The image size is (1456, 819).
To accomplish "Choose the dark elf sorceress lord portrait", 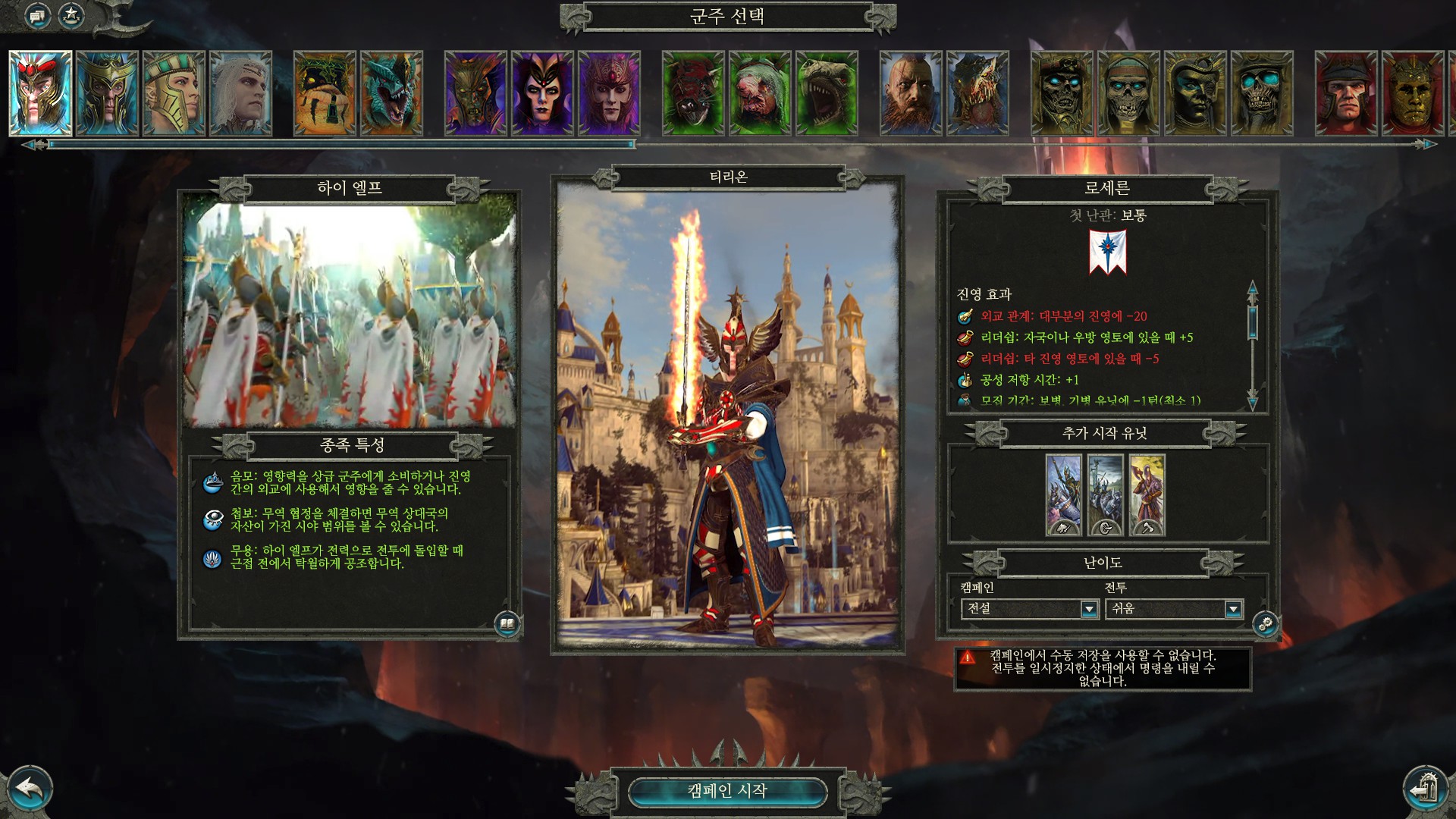I will pos(542,93).
